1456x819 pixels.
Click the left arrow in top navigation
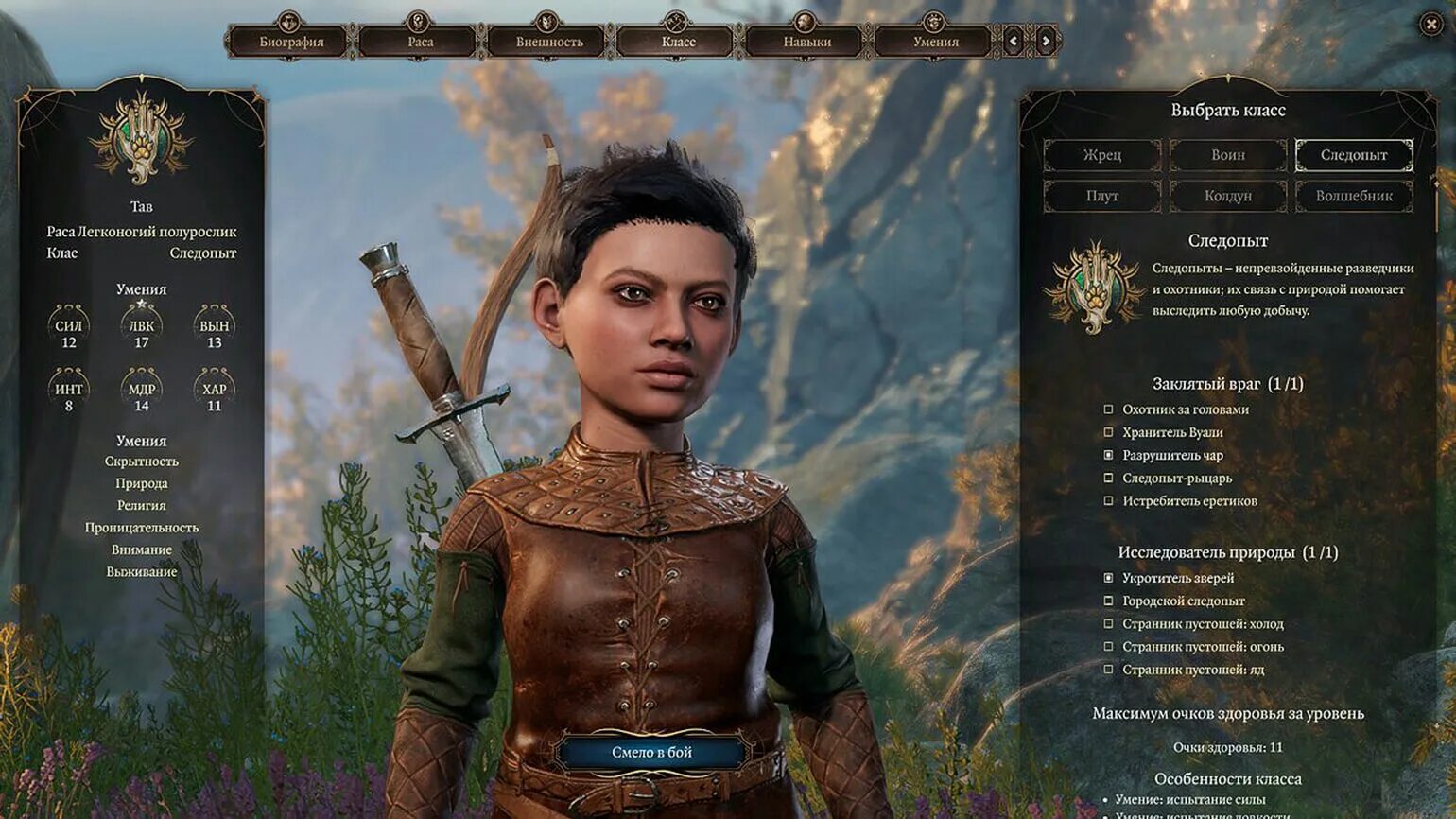click(x=1014, y=41)
